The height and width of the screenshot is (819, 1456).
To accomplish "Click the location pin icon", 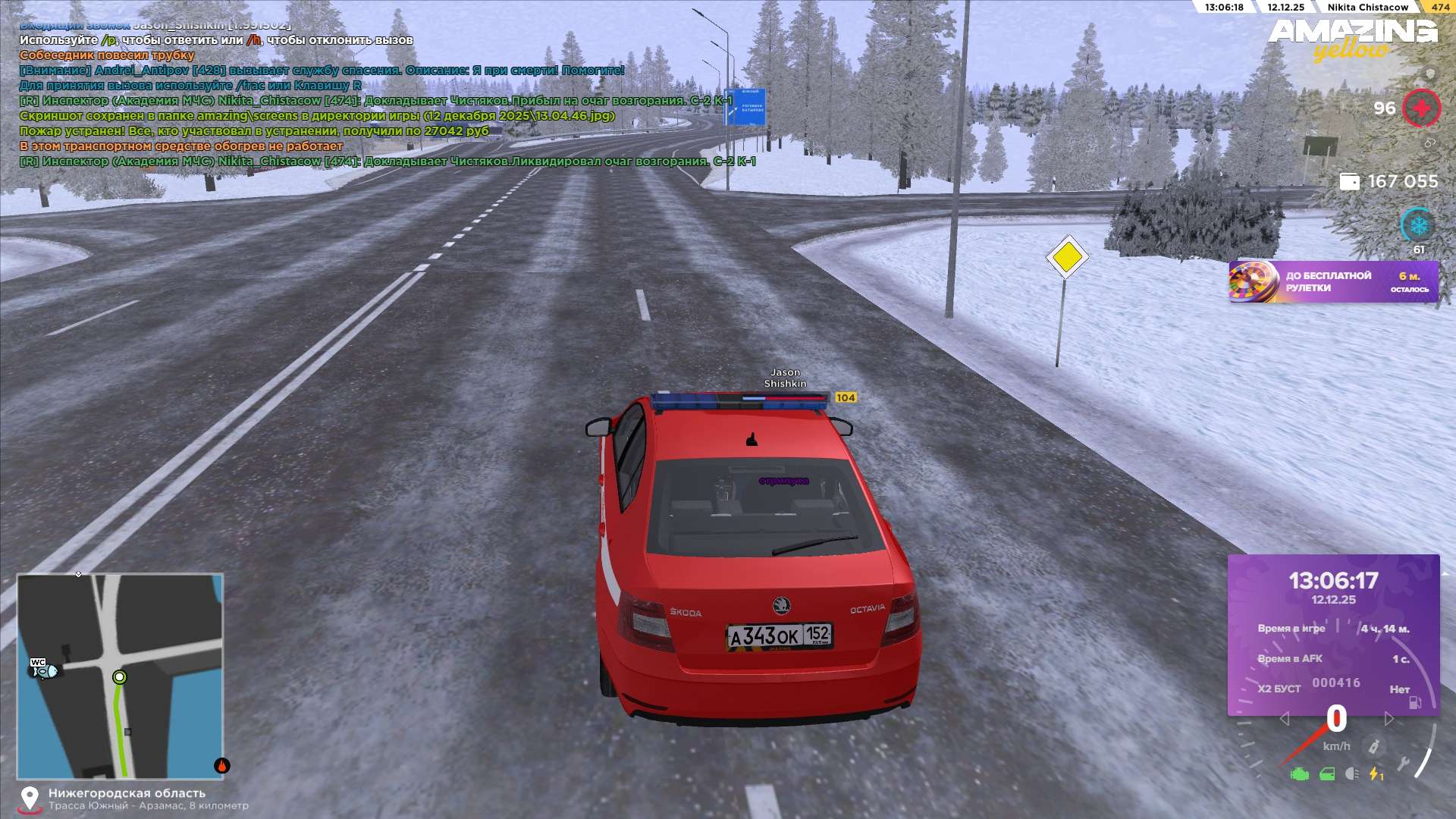I will (30, 799).
